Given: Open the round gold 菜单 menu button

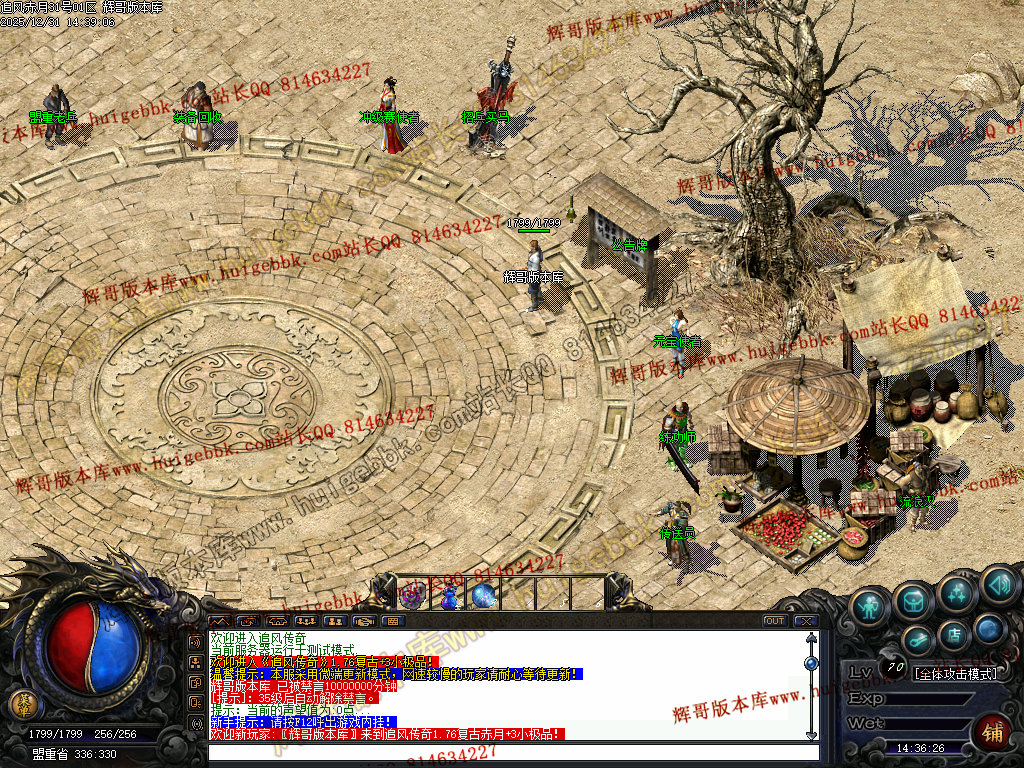Looking at the screenshot, I should pos(21,703).
